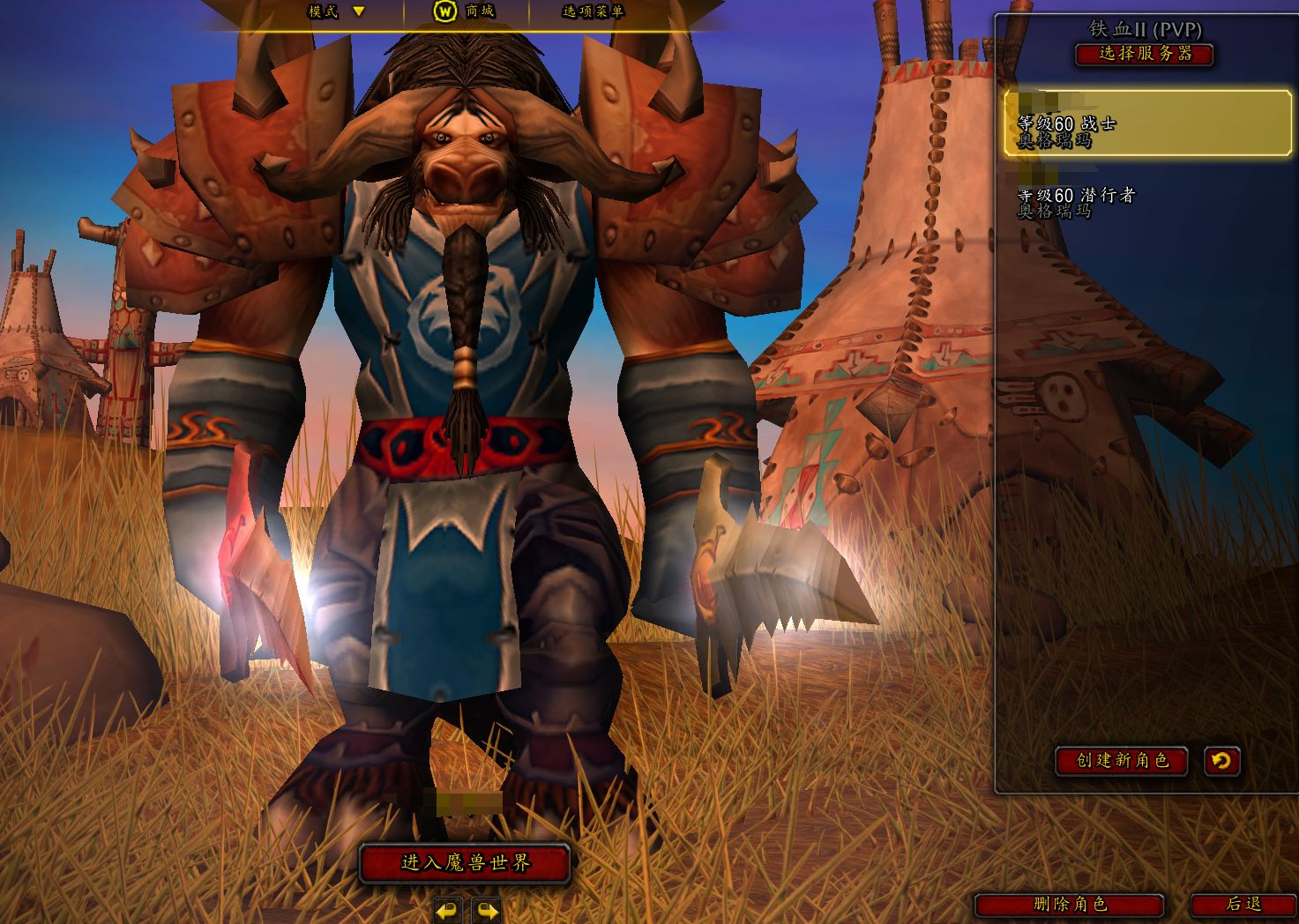Open the 选项菜单 options menu
The image size is (1299, 924).
pyautogui.click(x=593, y=11)
